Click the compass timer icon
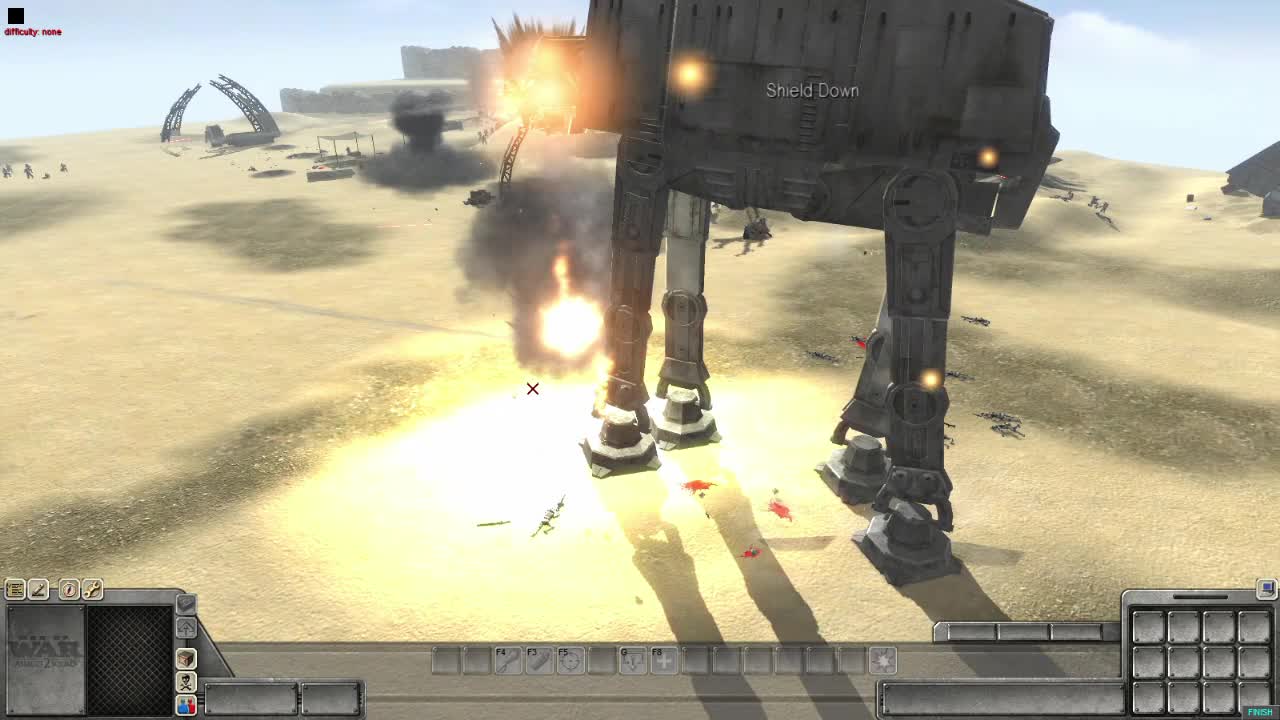 tap(70, 589)
